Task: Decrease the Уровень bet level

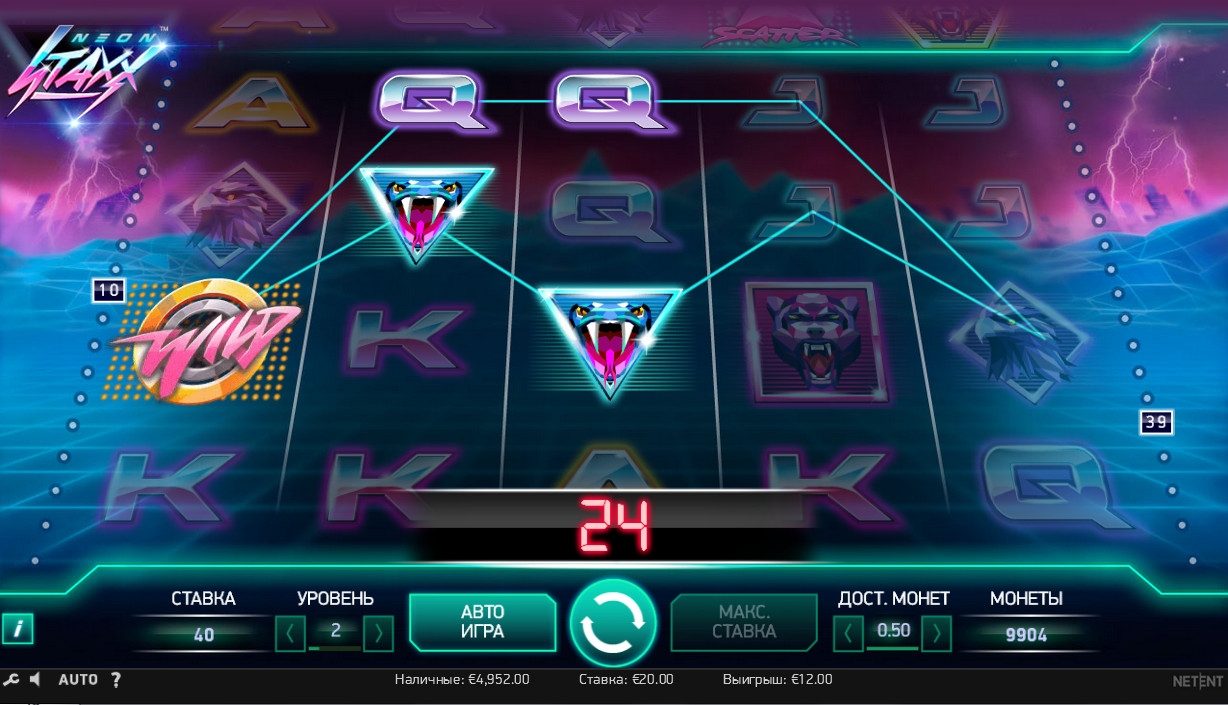Action: coord(289,632)
